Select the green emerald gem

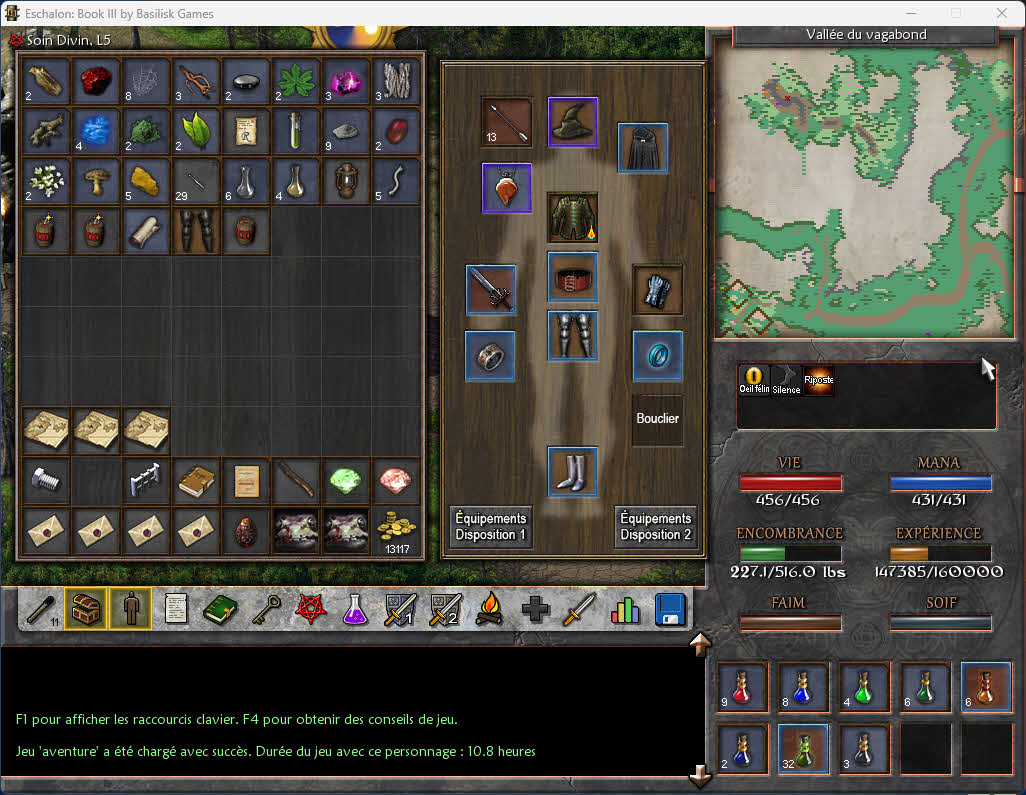tap(346, 482)
